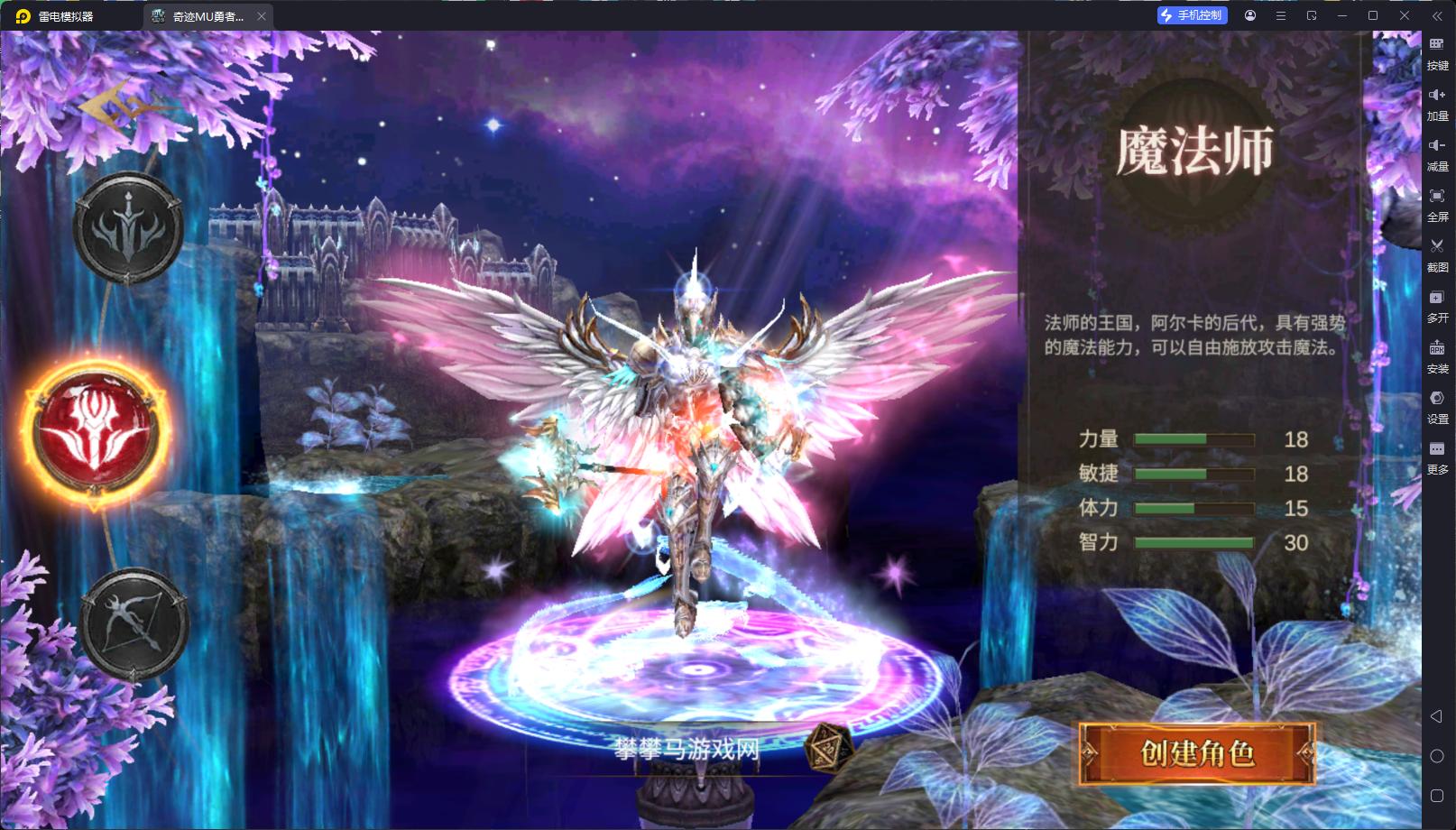Click the 手机控制 phone control button
1456x830 pixels.
click(1193, 15)
